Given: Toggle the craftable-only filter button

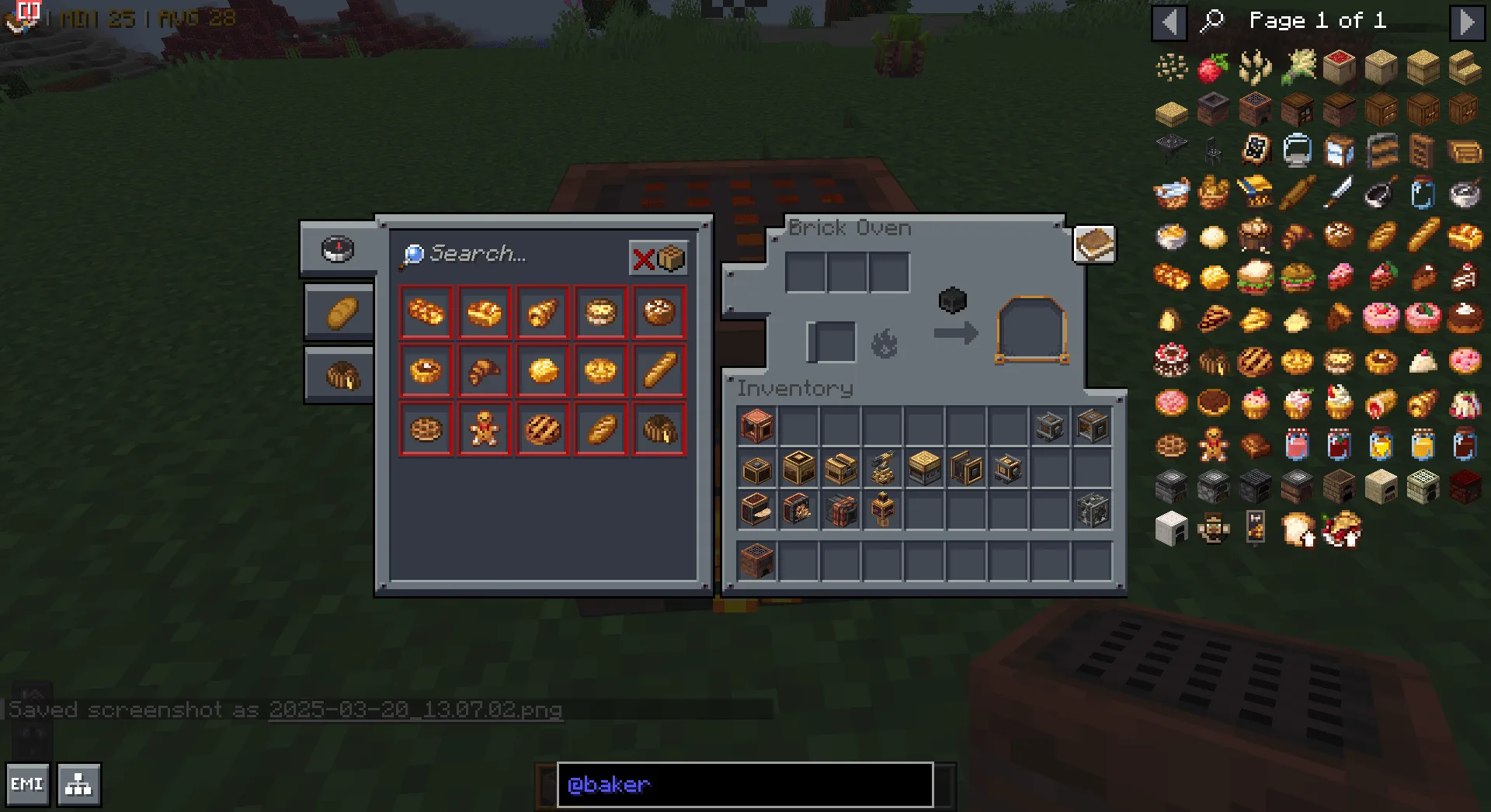Looking at the screenshot, I should click(658, 258).
